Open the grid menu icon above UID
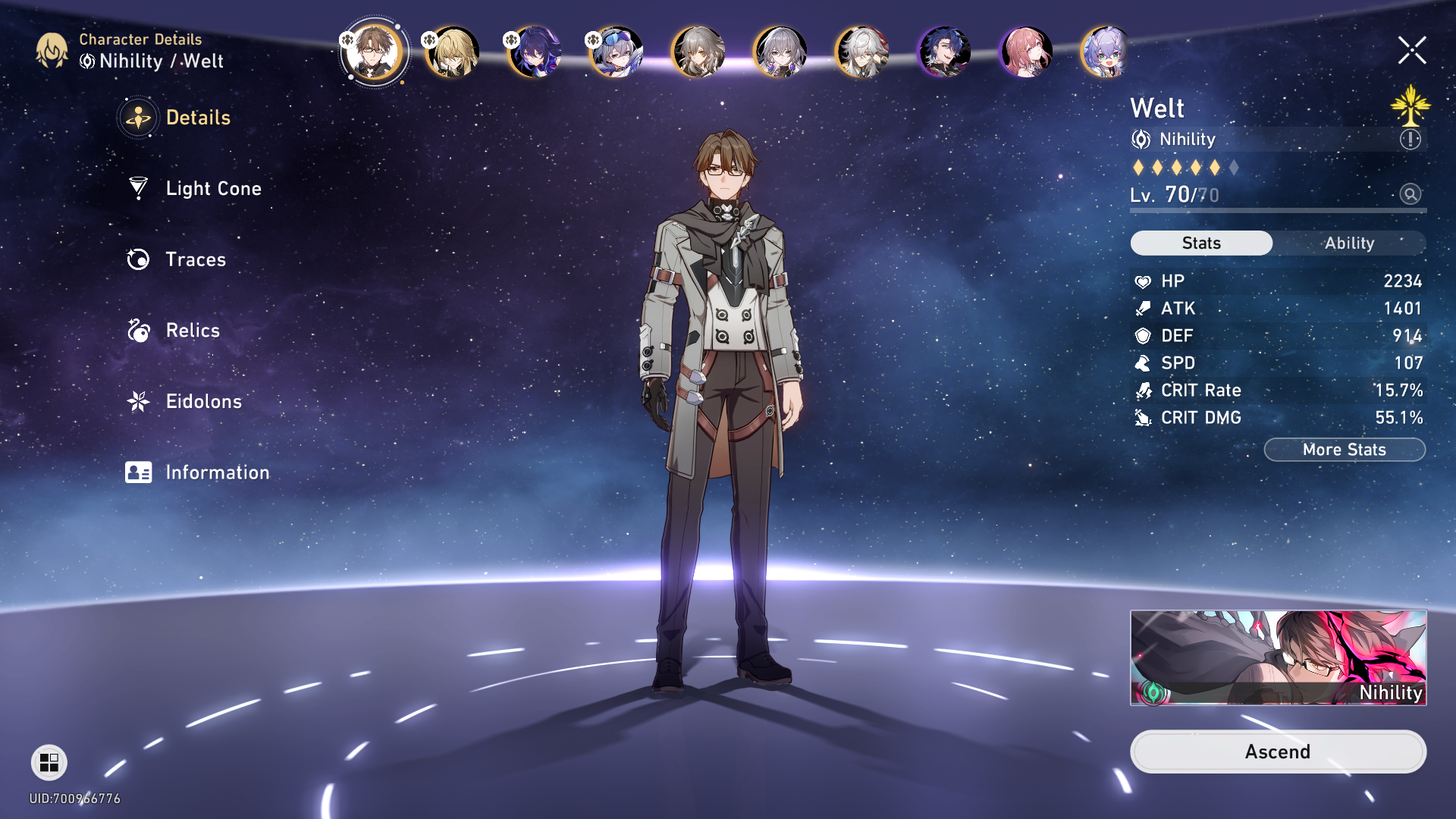Image resolution: width=1456 pixels, height=819 pixels. [x=49, y=762]
